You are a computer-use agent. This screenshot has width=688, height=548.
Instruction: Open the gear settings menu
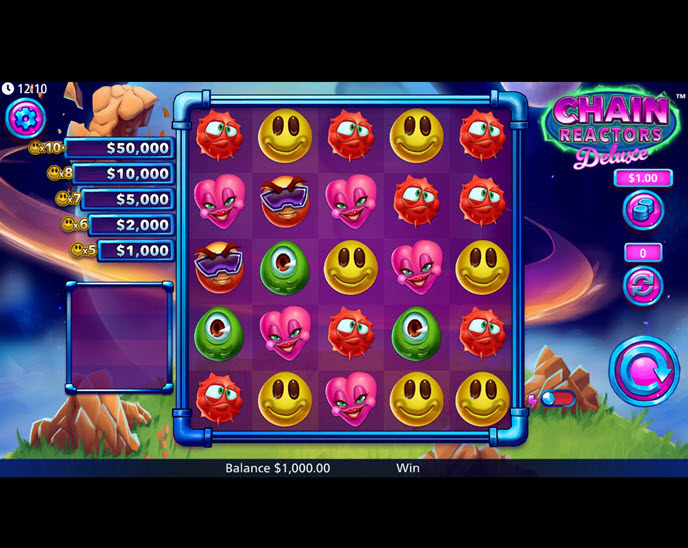[26, 119]
